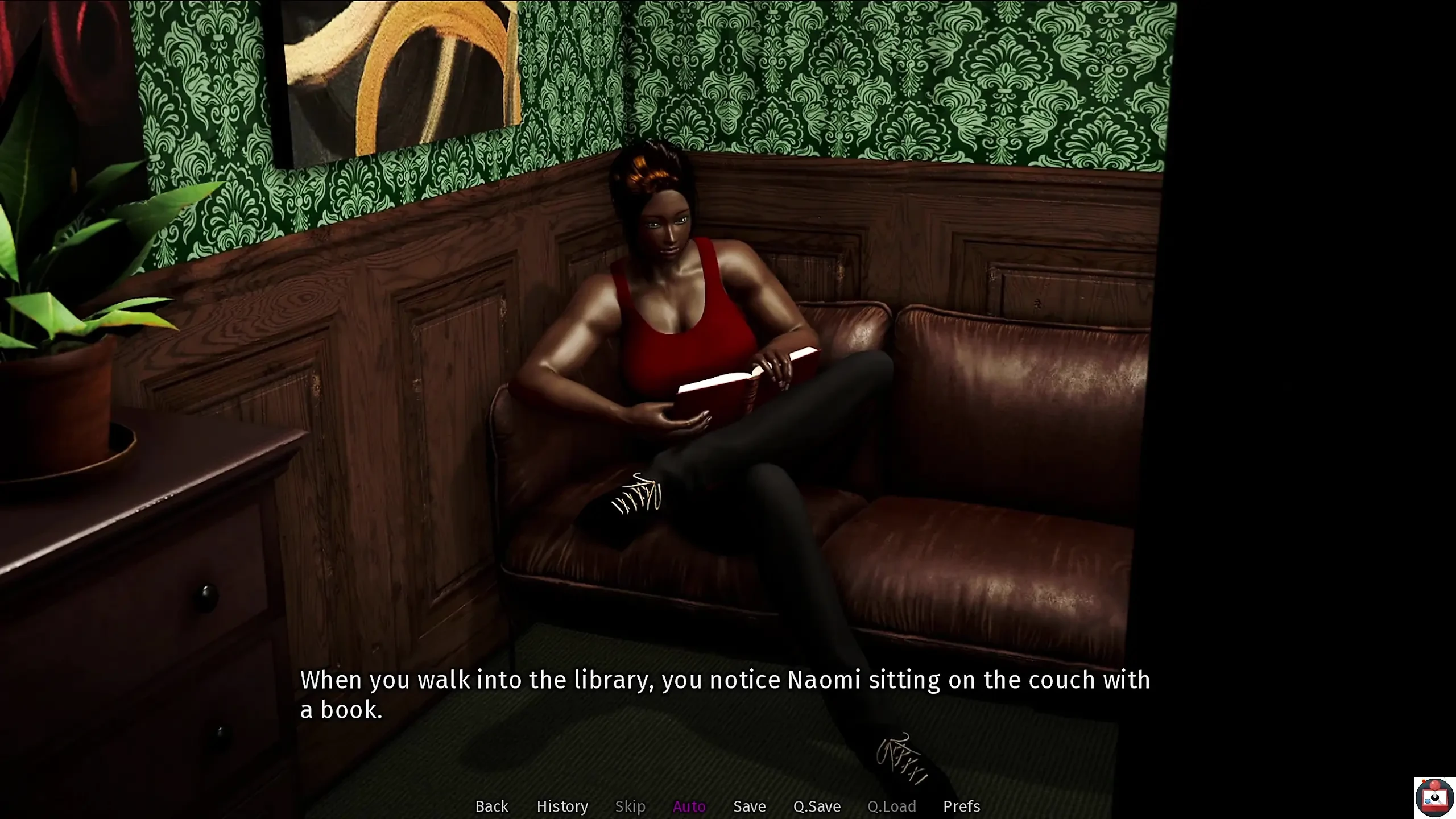Quick save with Q.Save
The height and width of the screenshot is (819, 1456).
click(x=817, y=806)
